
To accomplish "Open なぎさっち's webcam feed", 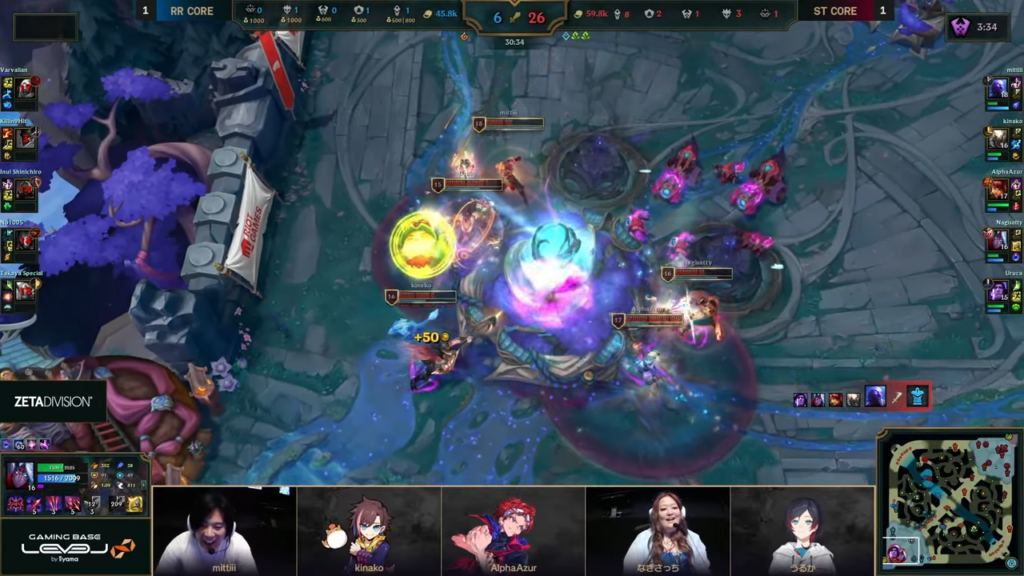I will pos(657,530).
